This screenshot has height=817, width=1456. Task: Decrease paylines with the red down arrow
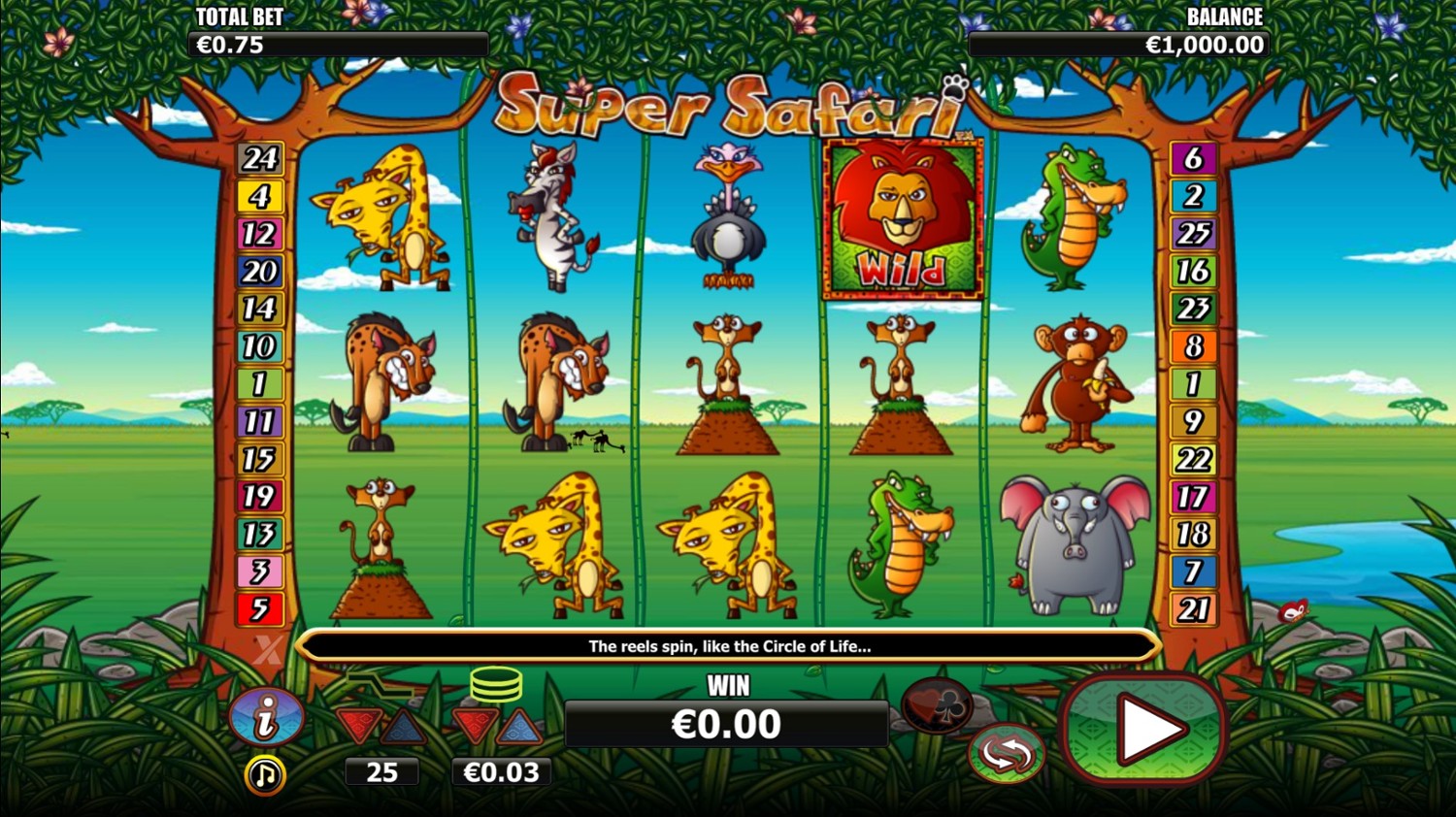tap(359, 726)
